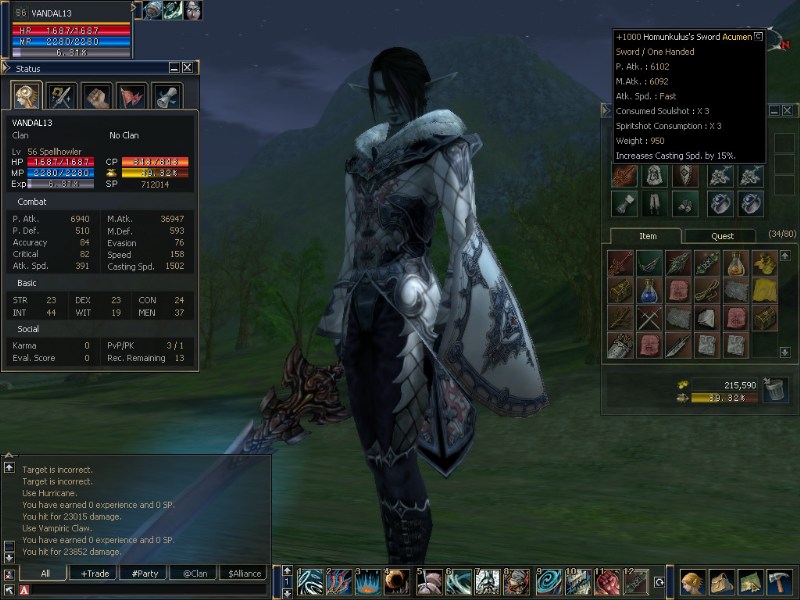Screen dimensions: 800x600
Task: Use the red fist skill in slot 11
Action: (x=607, y=581)
